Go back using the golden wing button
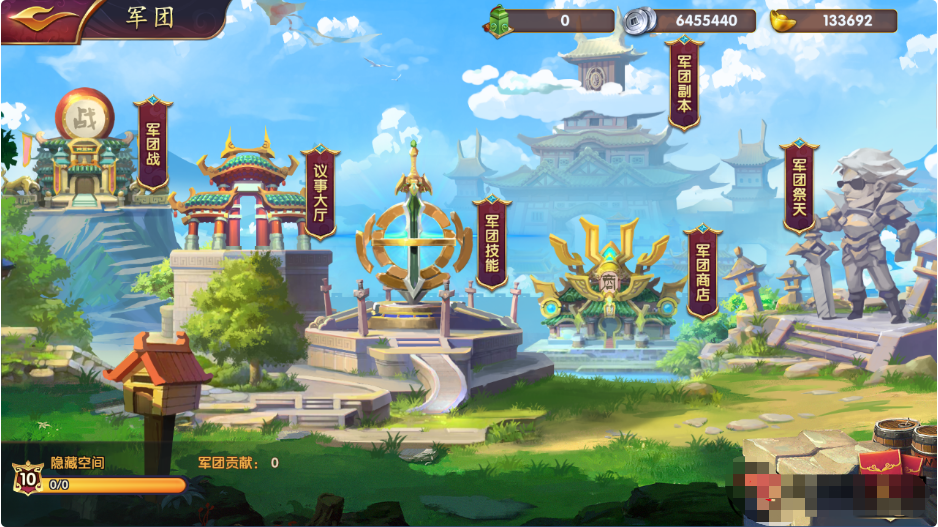The image size is (938, 527). coord(42,18)
